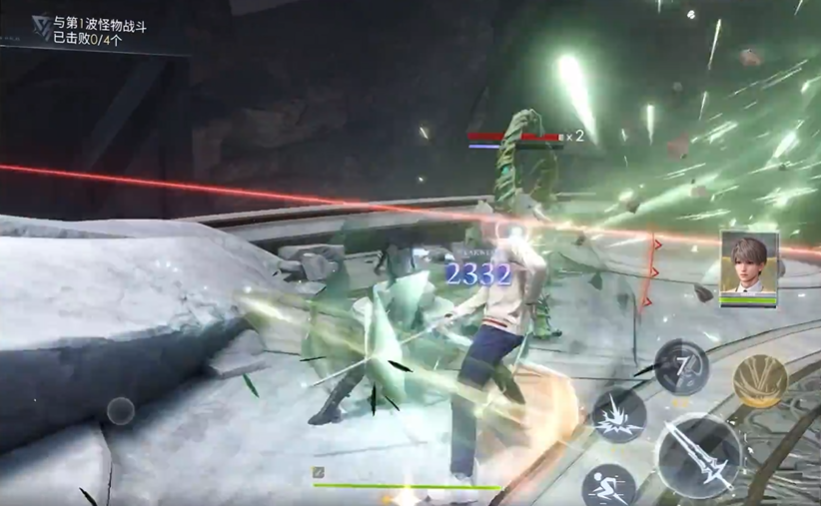Touch the virtual joystick circle
The height and width of the screenshot is (506, 821).
point(121,410)
